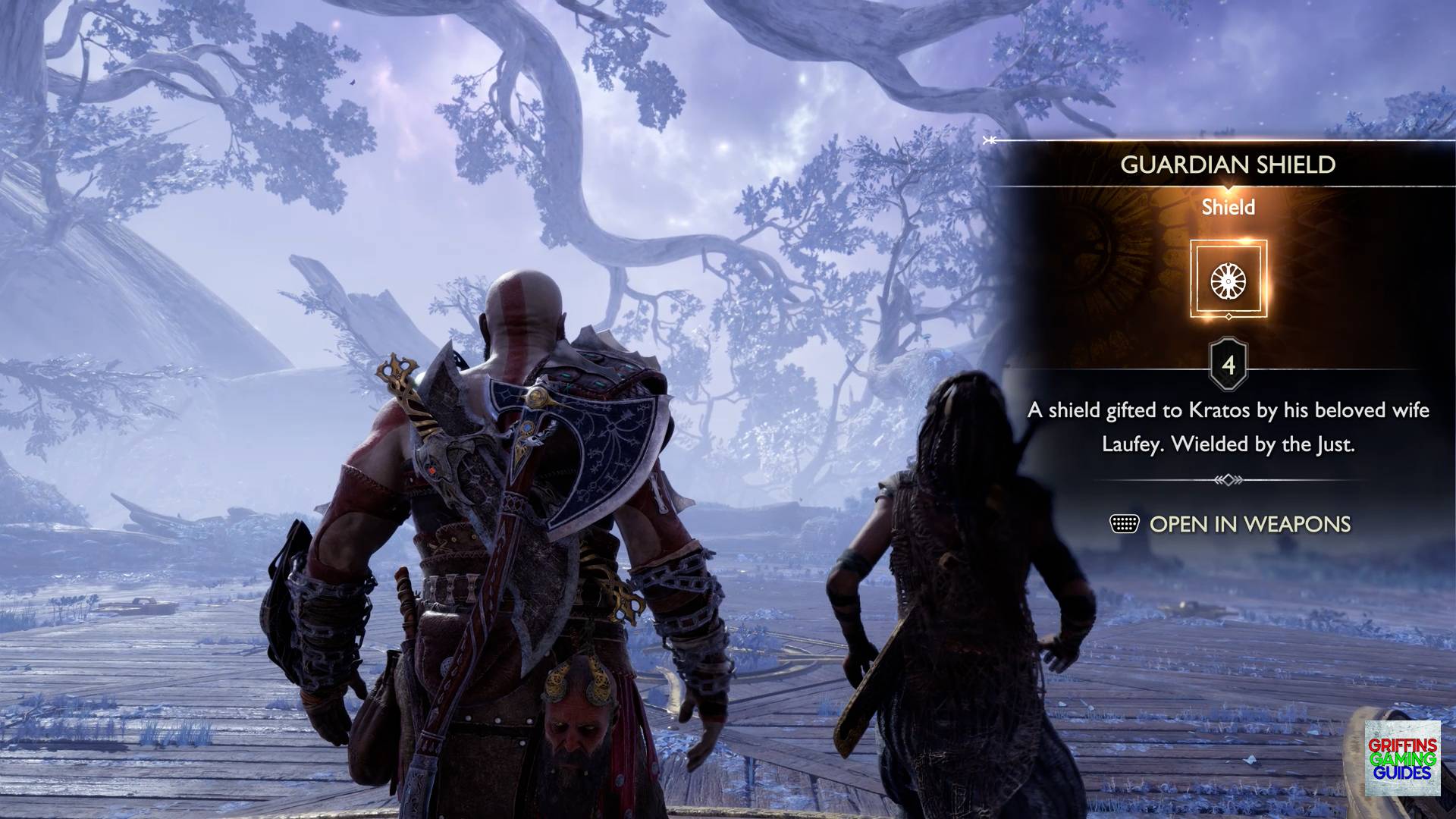Screen dimensions: 1456x819
Task: Click the small compass marker above the notification panel
Action: click(988, 140)
